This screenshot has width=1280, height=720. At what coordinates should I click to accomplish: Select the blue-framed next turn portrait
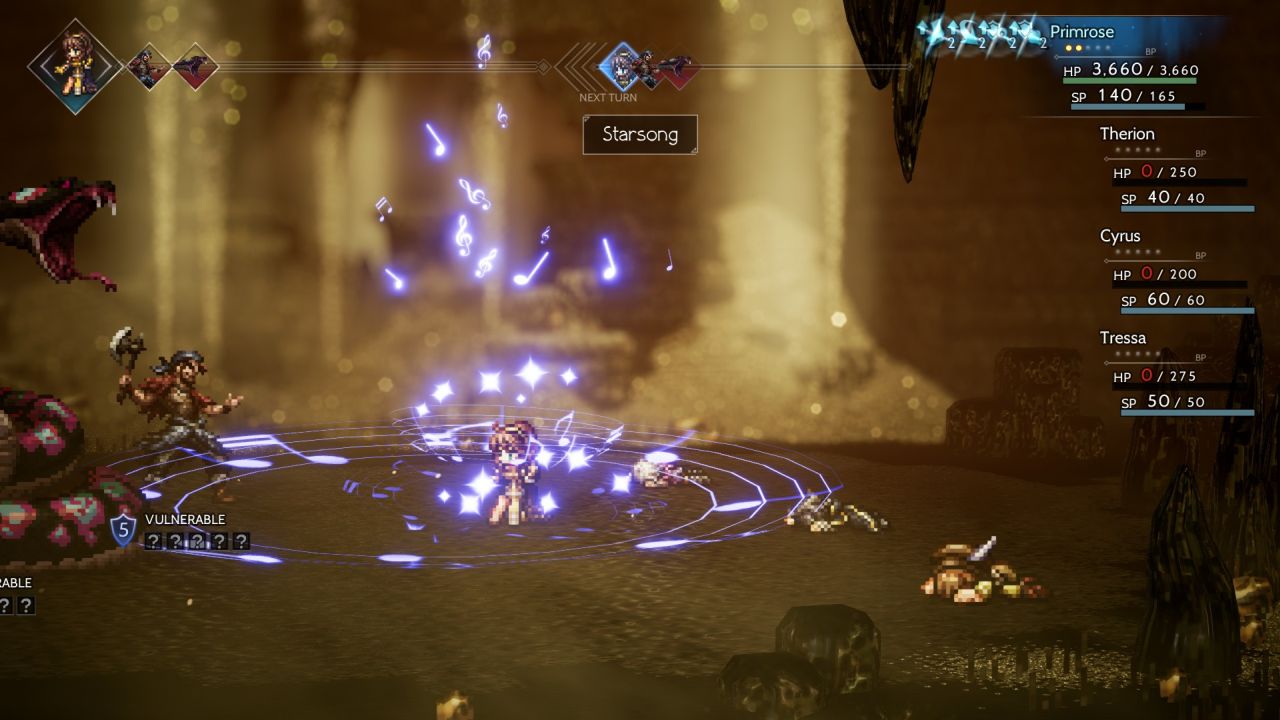click(620, 66)
